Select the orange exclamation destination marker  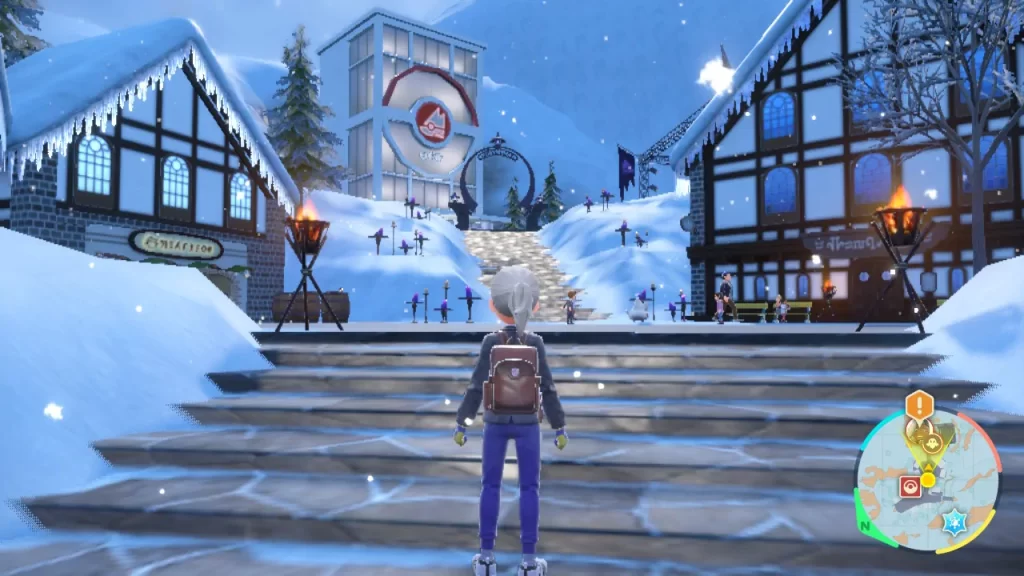tap(919, 406)
